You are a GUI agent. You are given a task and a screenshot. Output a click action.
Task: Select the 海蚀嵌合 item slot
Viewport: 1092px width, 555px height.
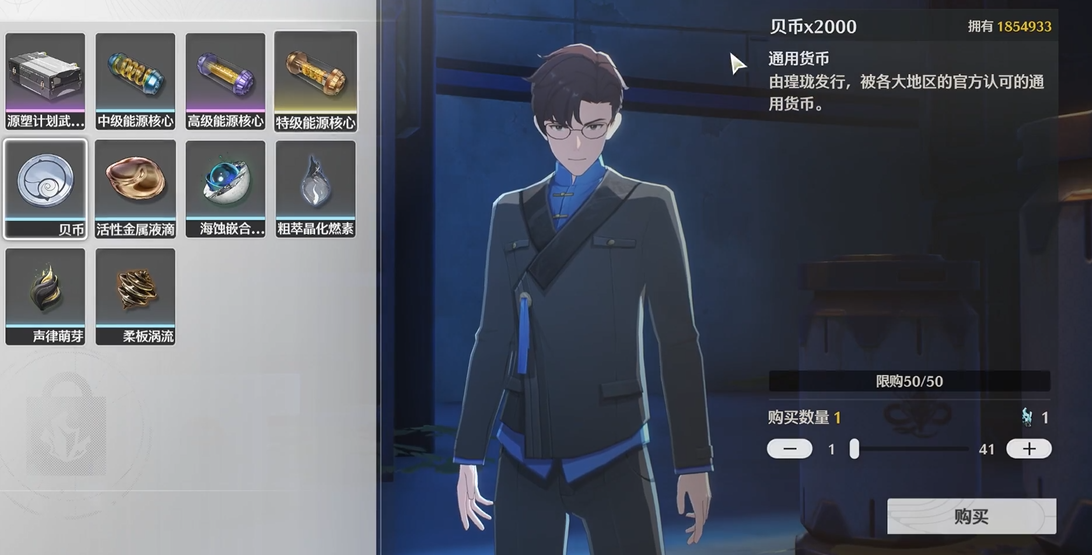pos(225,189)
